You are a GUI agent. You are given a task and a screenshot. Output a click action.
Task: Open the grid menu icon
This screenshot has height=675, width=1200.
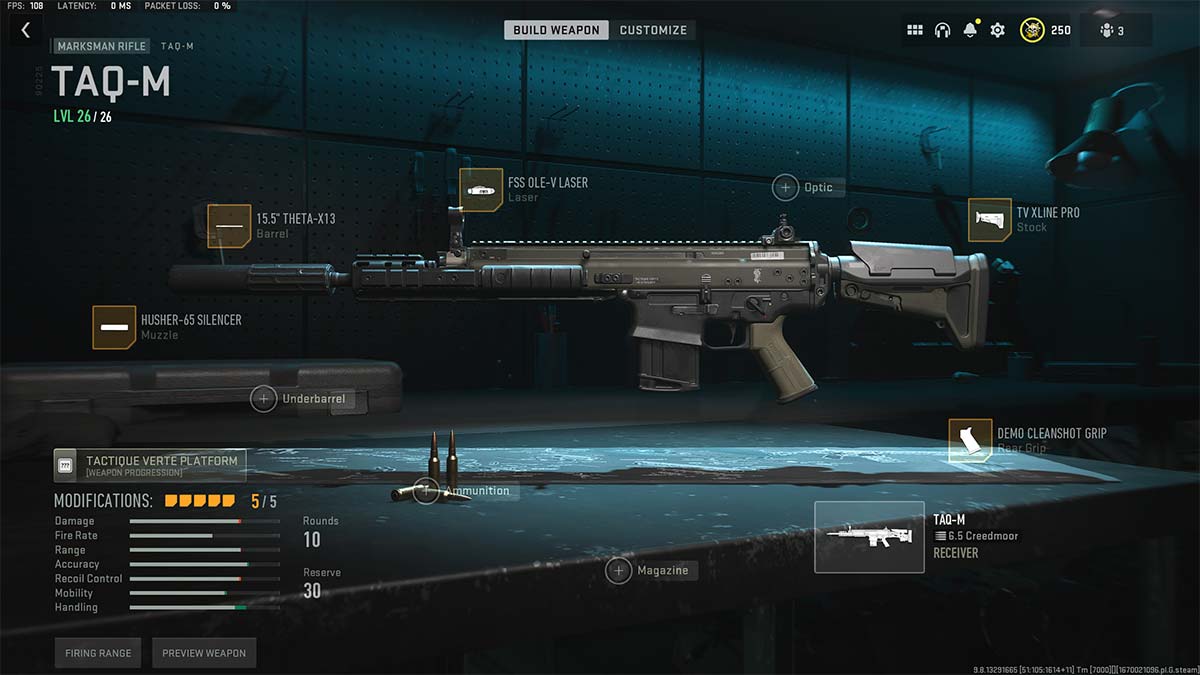point(914,30)
